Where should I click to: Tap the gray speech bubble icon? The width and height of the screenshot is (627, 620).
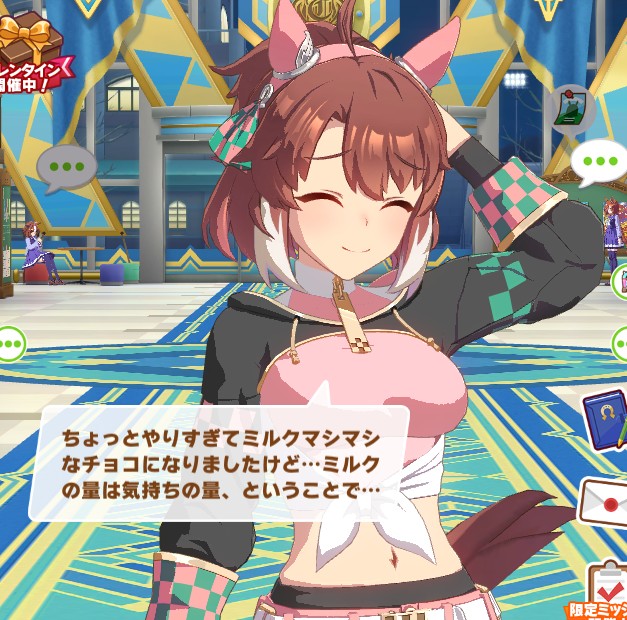(x=66, y=165)
